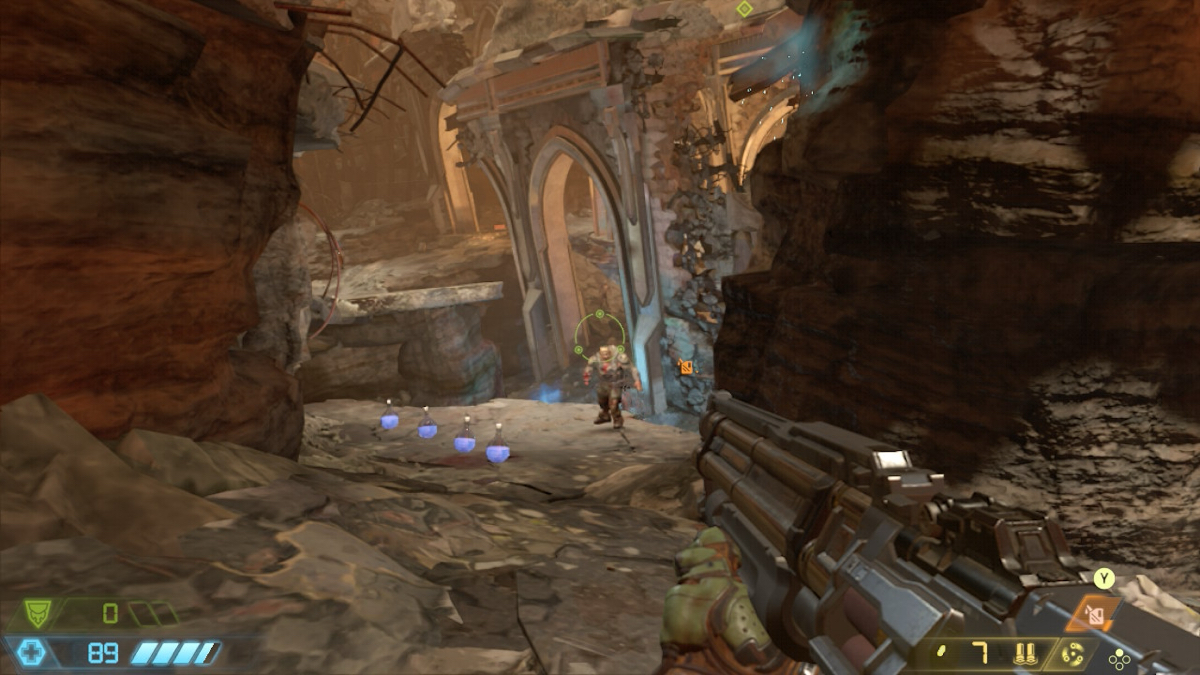Click the shotgun shells ammo icon
Screen dimensions: 1200x675
pyautogui.click(x=1023, y=655)
